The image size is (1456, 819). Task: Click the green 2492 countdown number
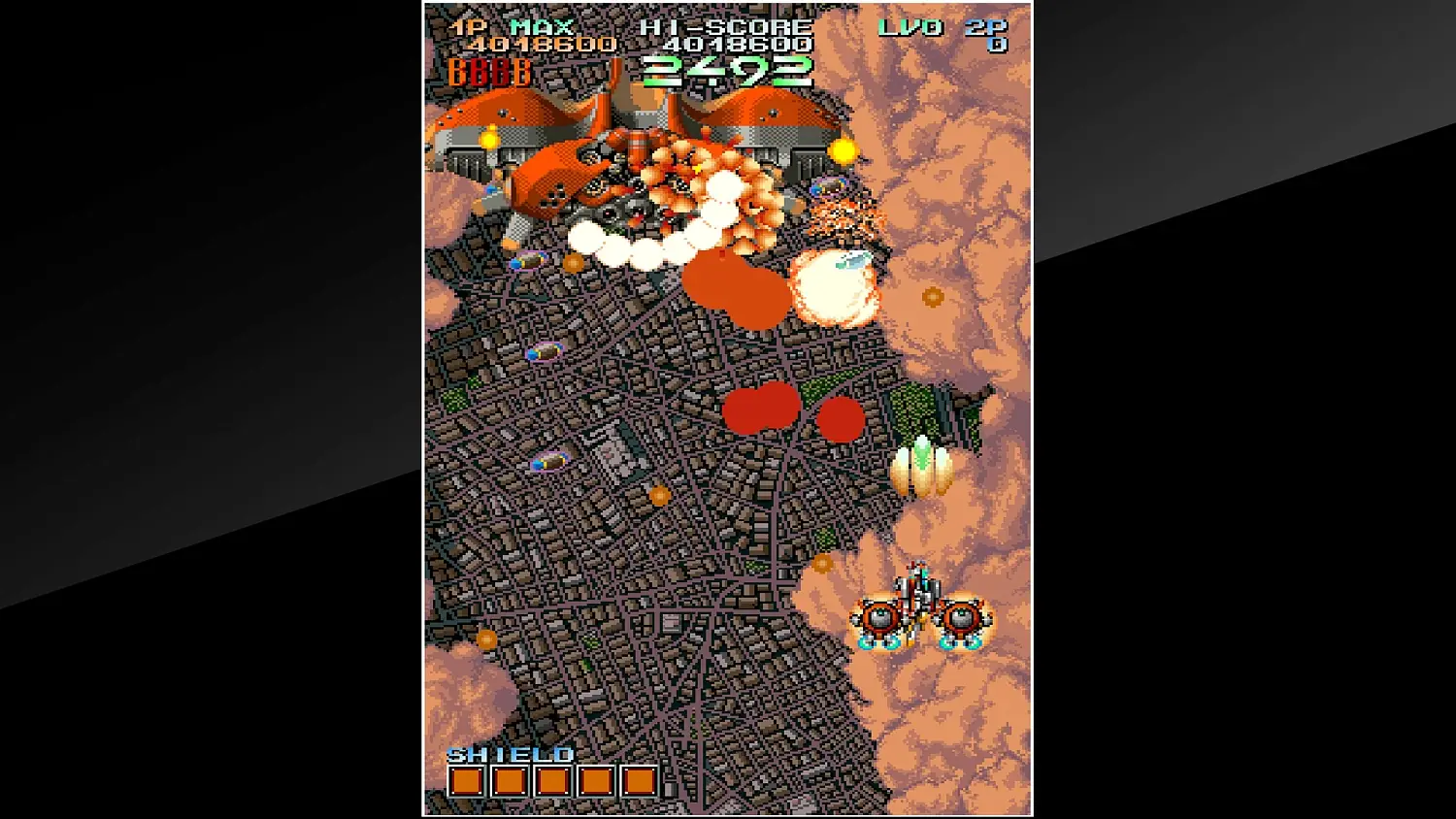click(x=728, y=70)
